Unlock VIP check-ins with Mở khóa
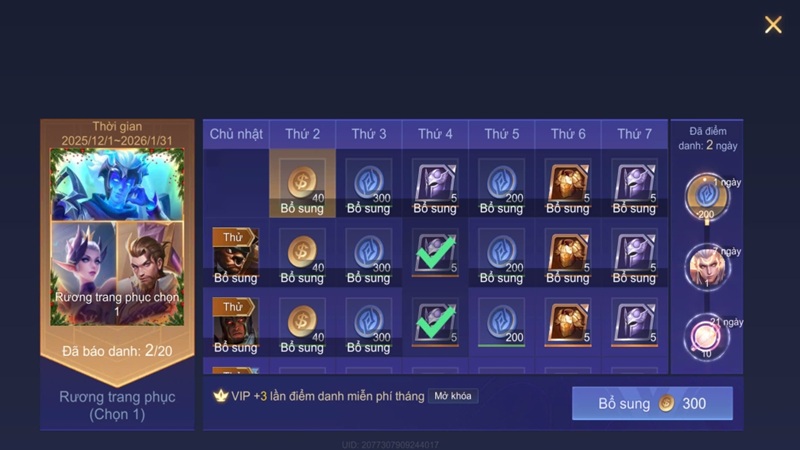Viewport: 800px width, 450px height. pyautogui.click(x=453, y=396)
